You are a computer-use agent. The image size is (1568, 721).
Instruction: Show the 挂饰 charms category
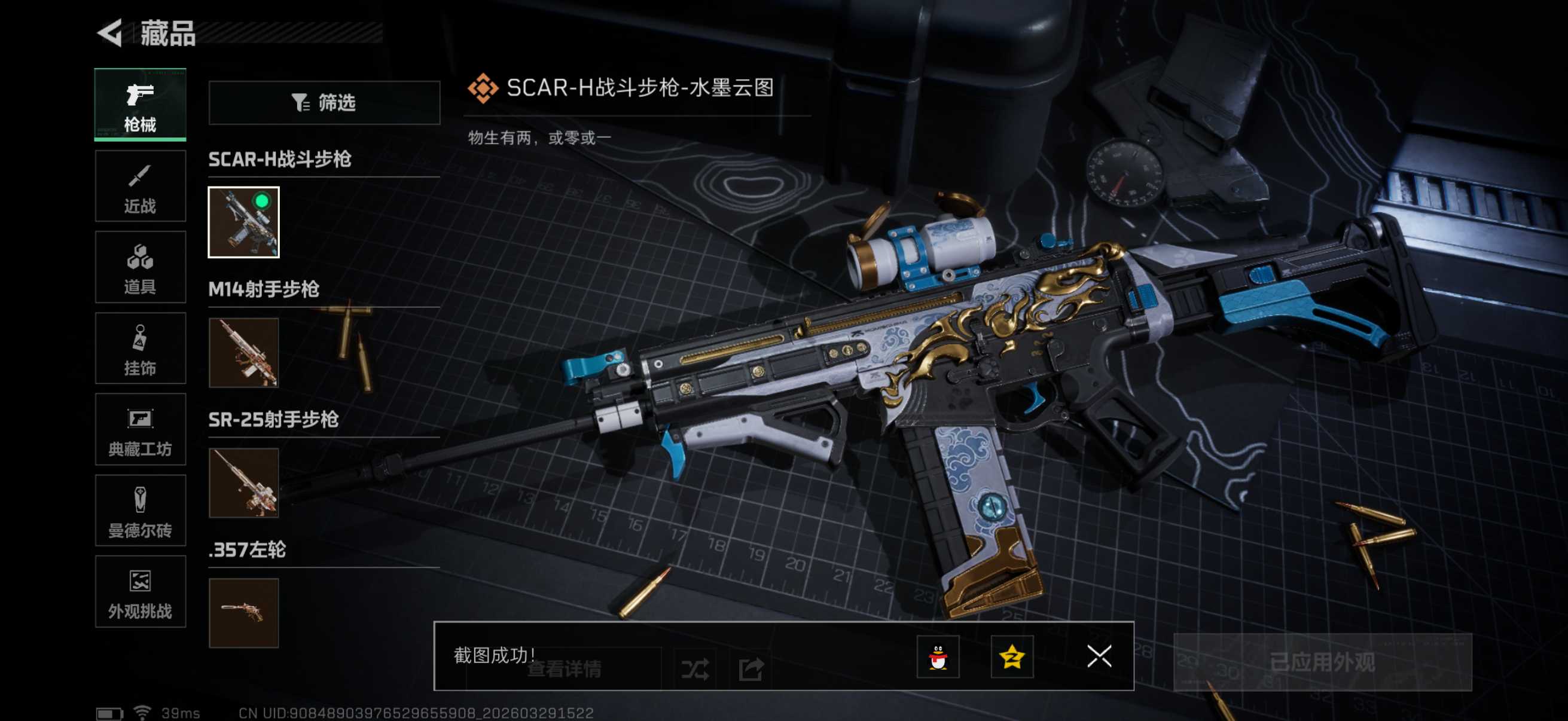pos(140,349)
